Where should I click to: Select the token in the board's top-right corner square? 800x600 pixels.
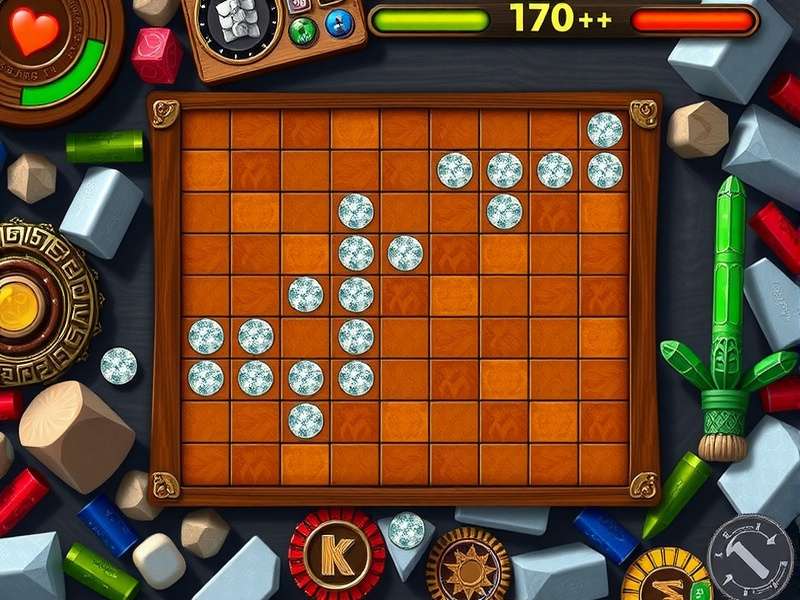tap(604, 130)
